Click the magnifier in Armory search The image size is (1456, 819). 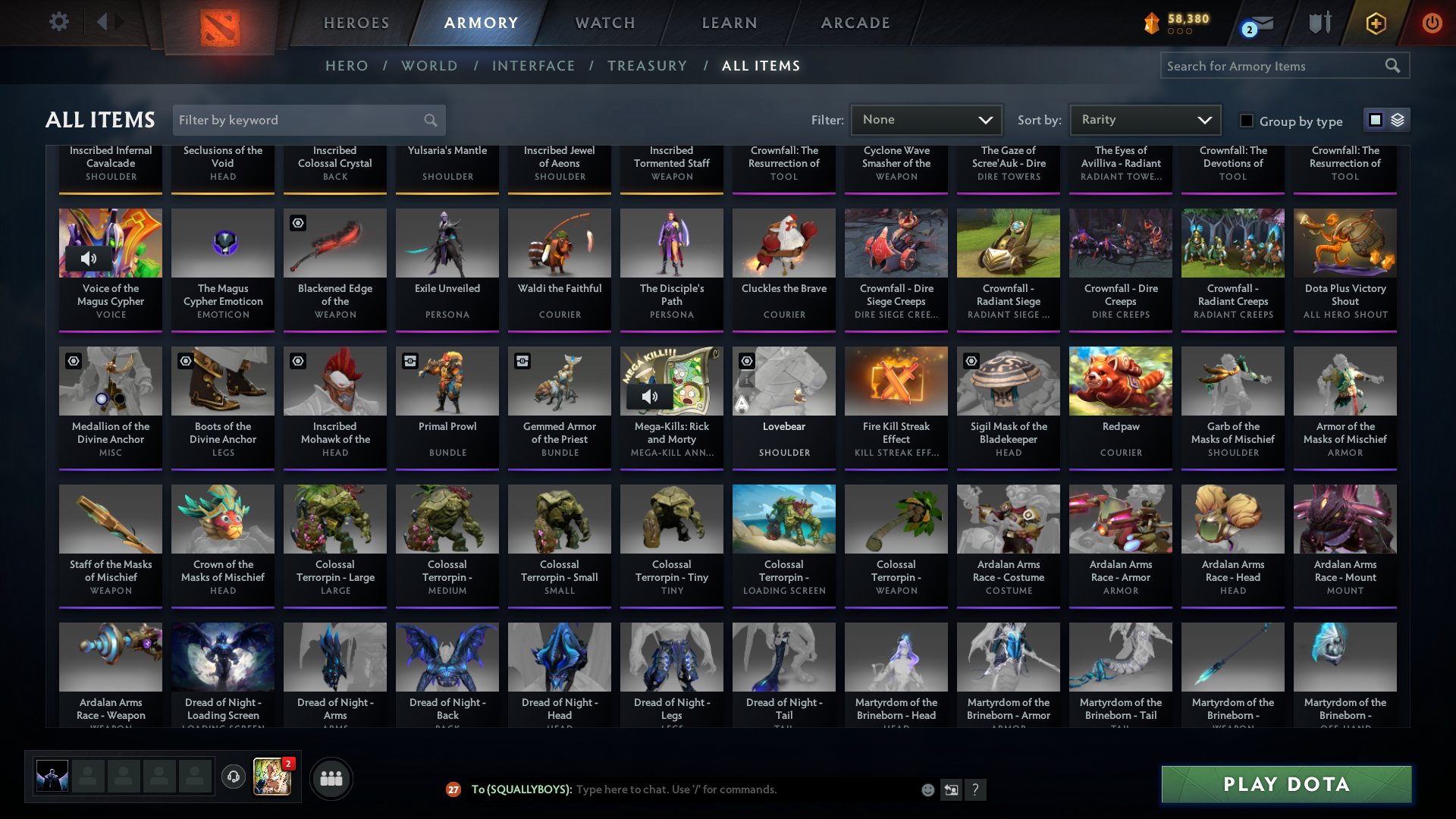[x=1394, y=66]
